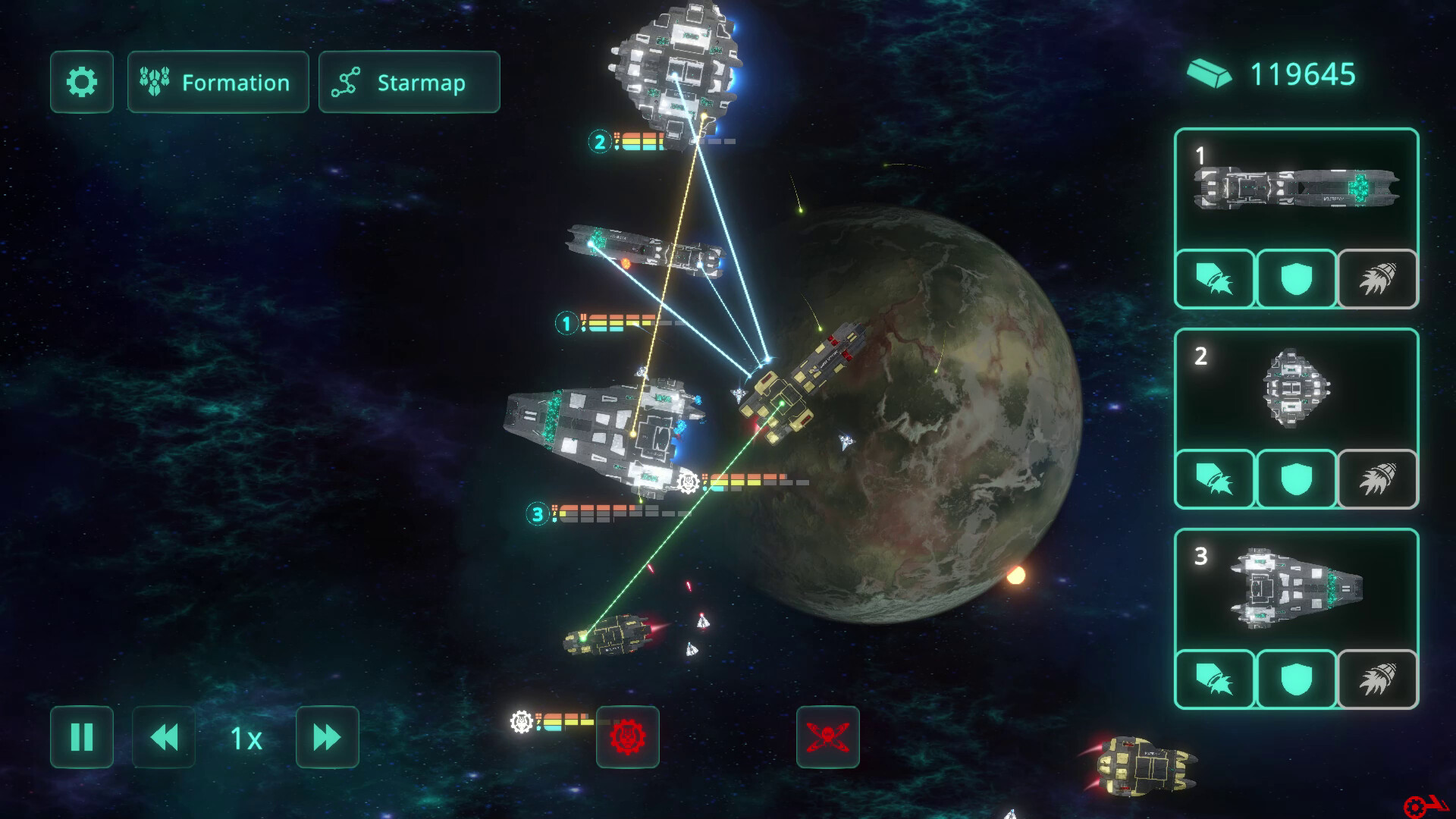Open the Starmap
This screenshot has width=1456, height=819.
(409, 82)
